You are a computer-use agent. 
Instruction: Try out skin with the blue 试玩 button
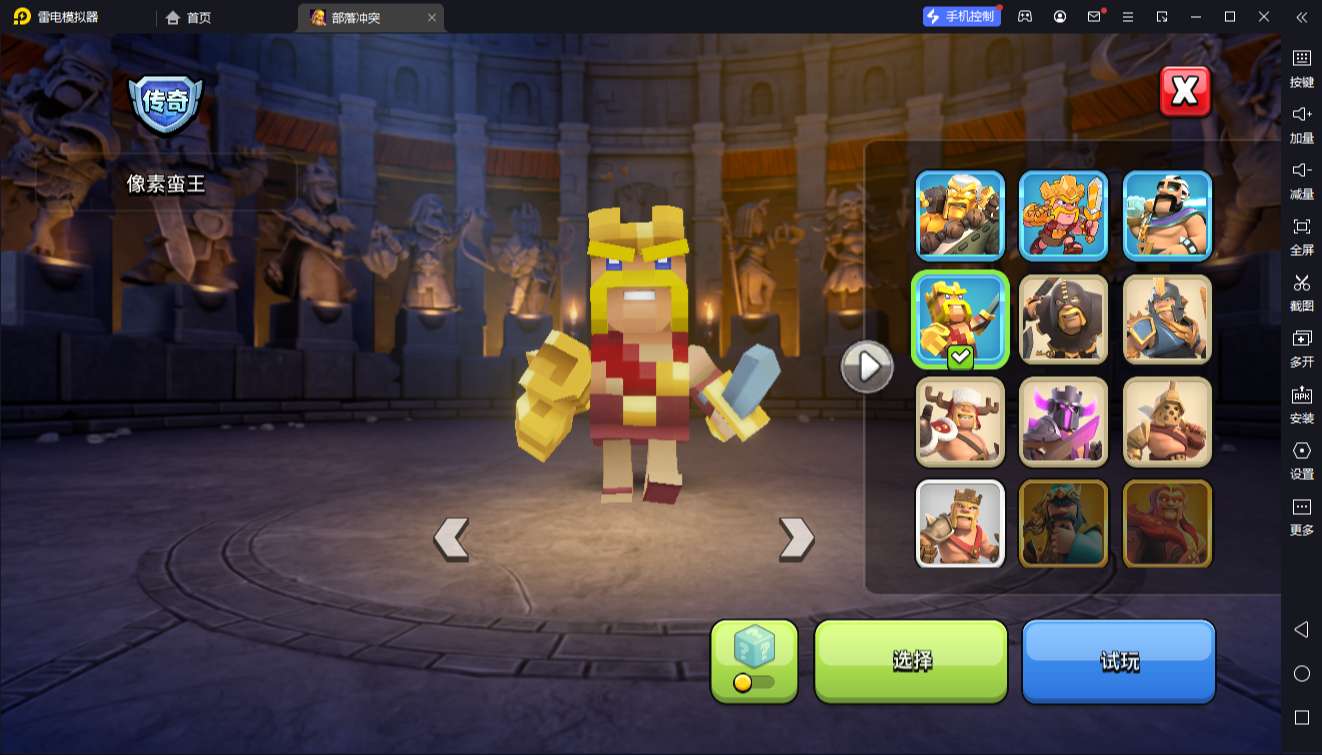click(x=1118, y=660)
